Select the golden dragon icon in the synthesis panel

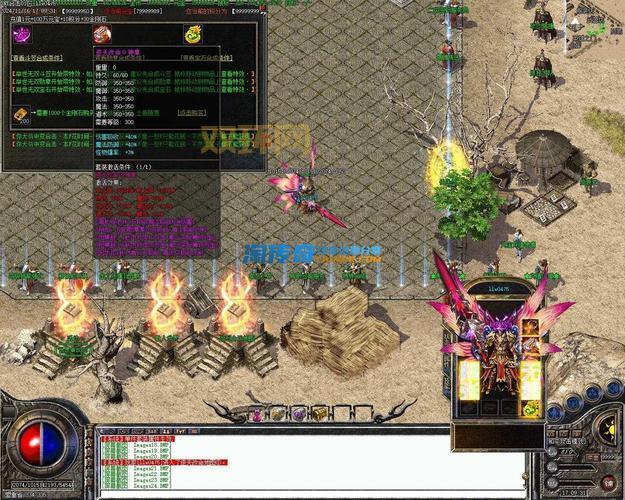click(193, 35)
